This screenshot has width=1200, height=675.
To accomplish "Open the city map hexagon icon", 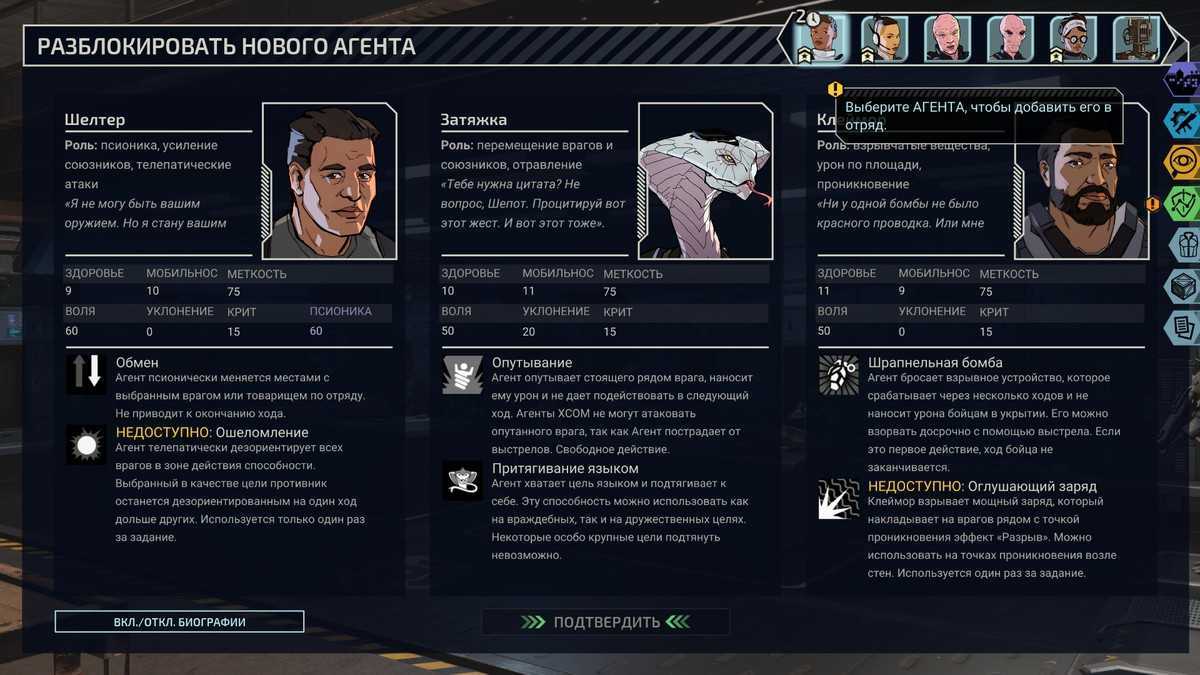I will pos(1183,80).
